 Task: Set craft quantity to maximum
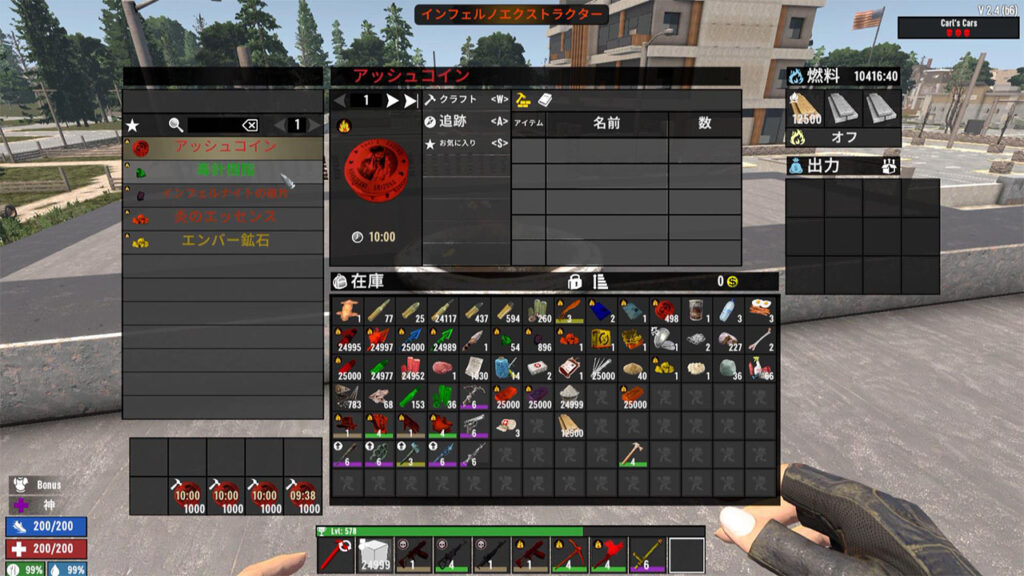click(410, 100)
